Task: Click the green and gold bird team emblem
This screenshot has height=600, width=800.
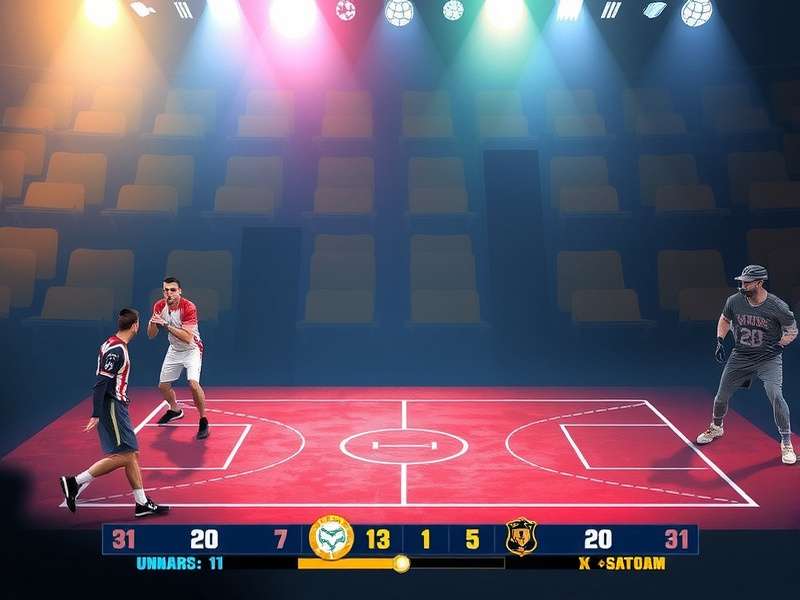Action: point(332,538)
